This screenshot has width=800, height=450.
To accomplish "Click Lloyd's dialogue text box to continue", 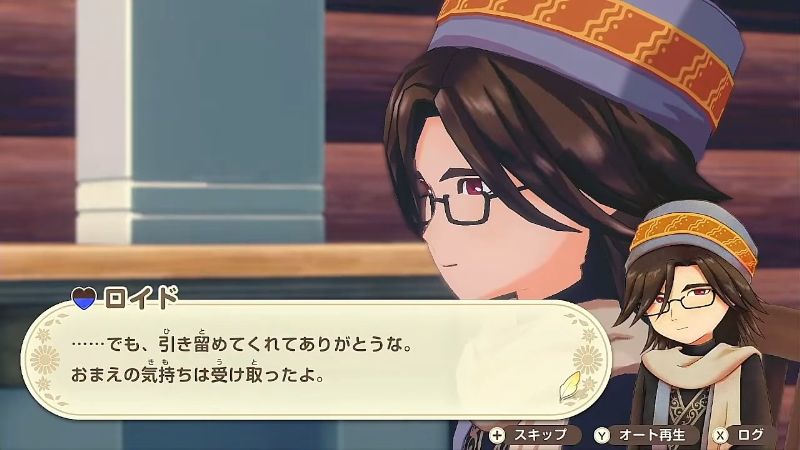I will click(x=300, y=362).
